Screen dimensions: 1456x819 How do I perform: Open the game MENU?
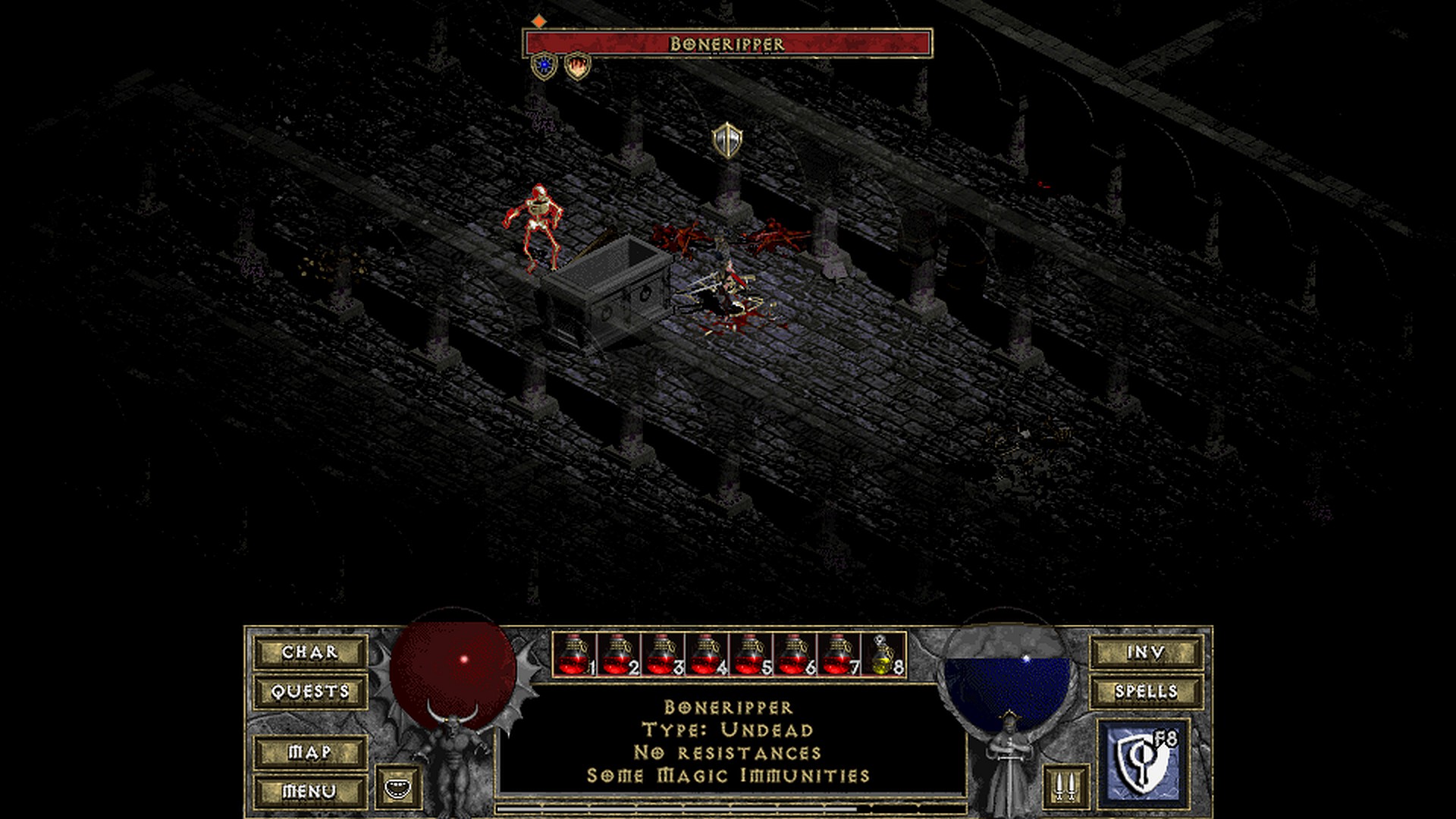click(310, 792)
